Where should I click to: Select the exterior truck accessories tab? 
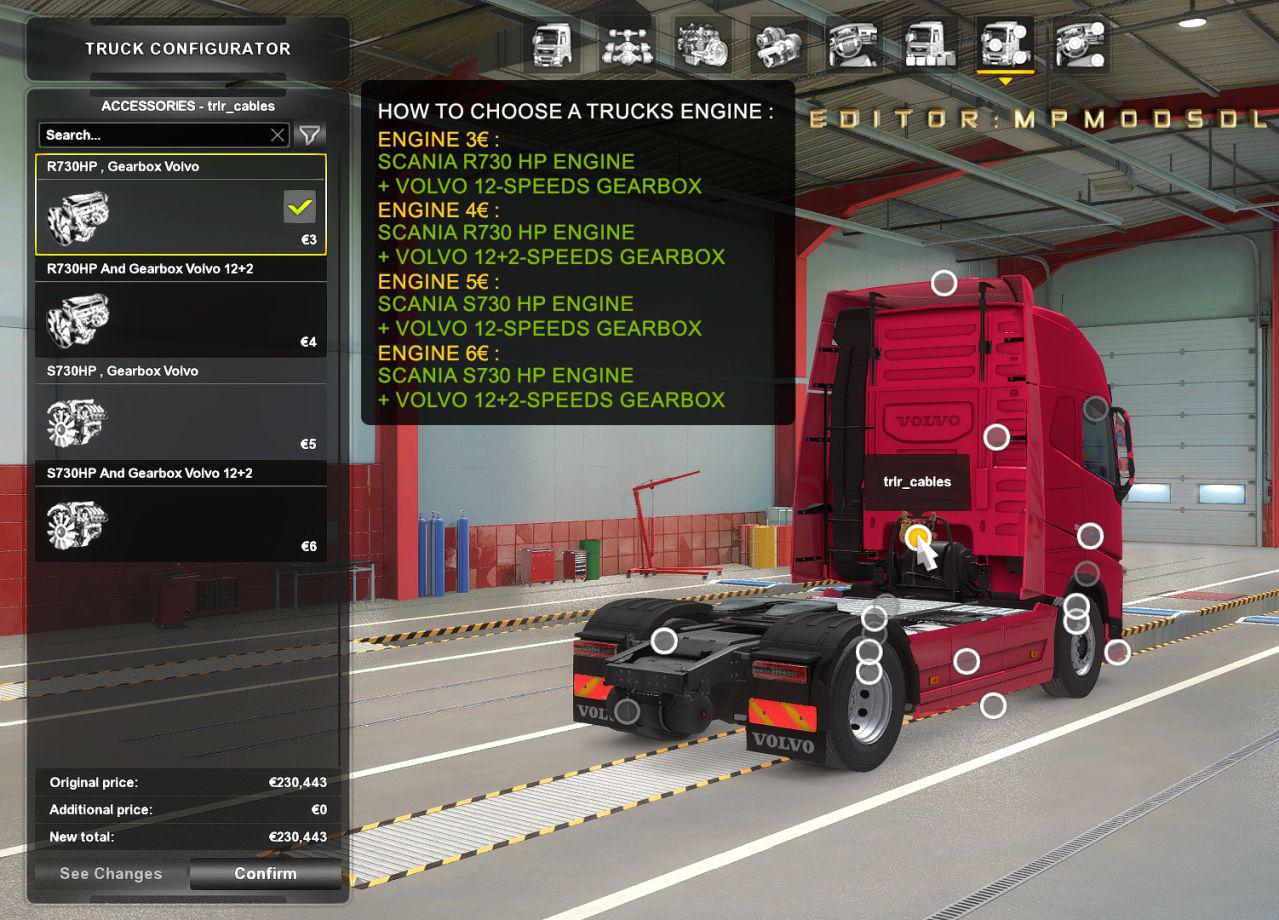click(1004, 45)
